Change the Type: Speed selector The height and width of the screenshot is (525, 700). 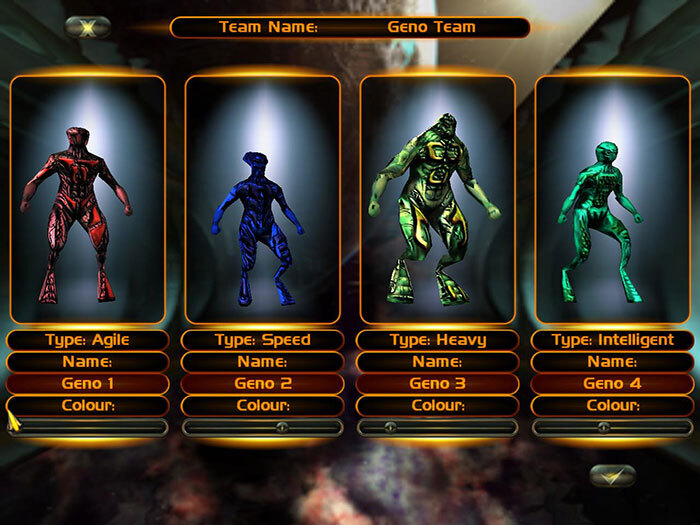click(x=262, y=340)
